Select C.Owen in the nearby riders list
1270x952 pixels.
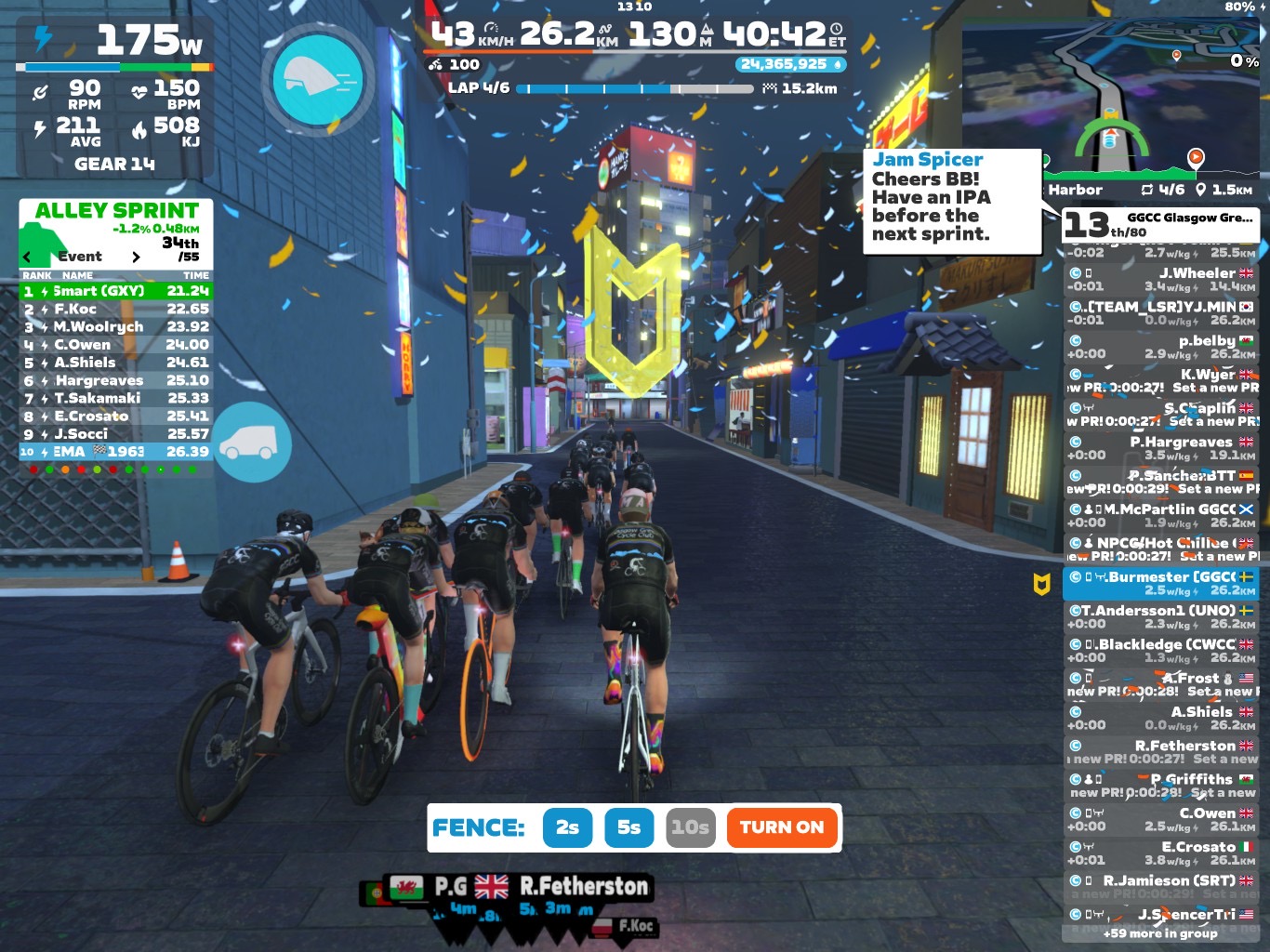point(1160,819)
